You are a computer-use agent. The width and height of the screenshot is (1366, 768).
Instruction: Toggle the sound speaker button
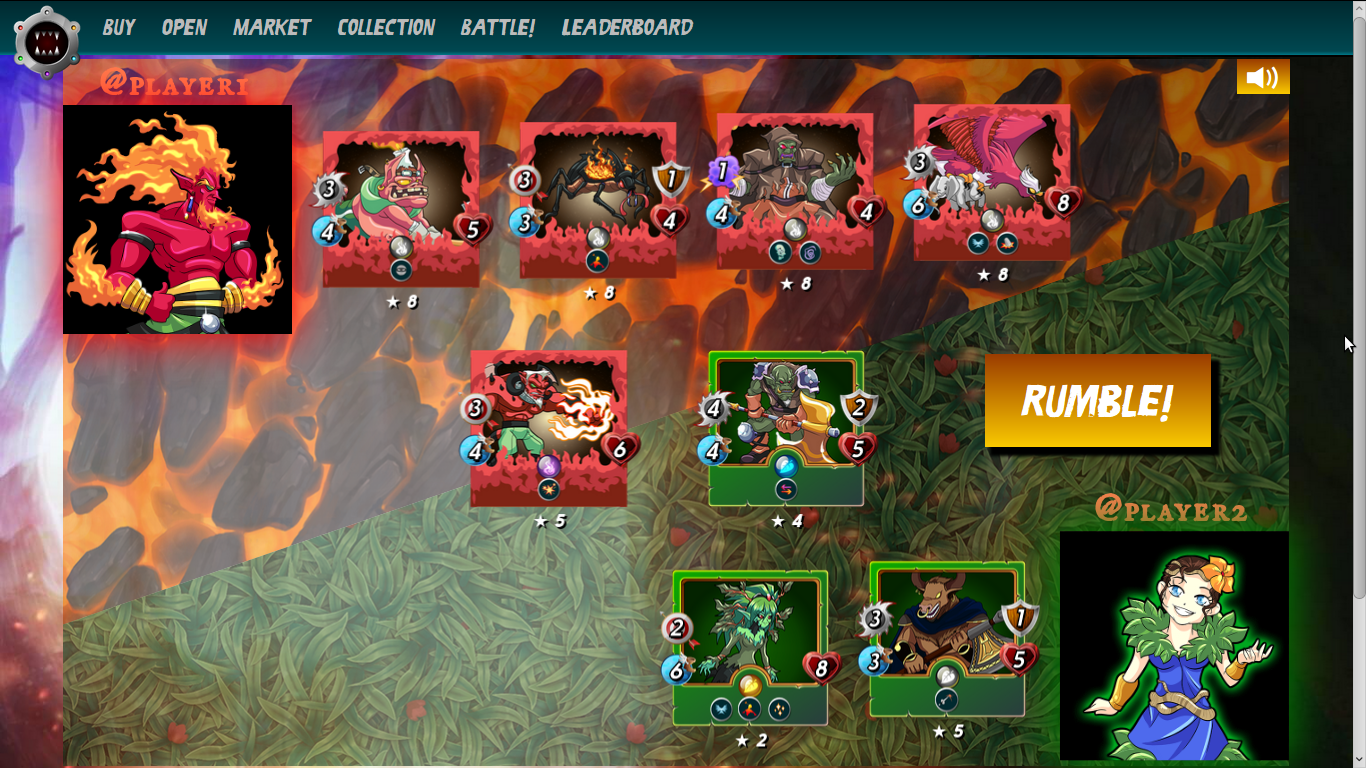coord(1262,77)
